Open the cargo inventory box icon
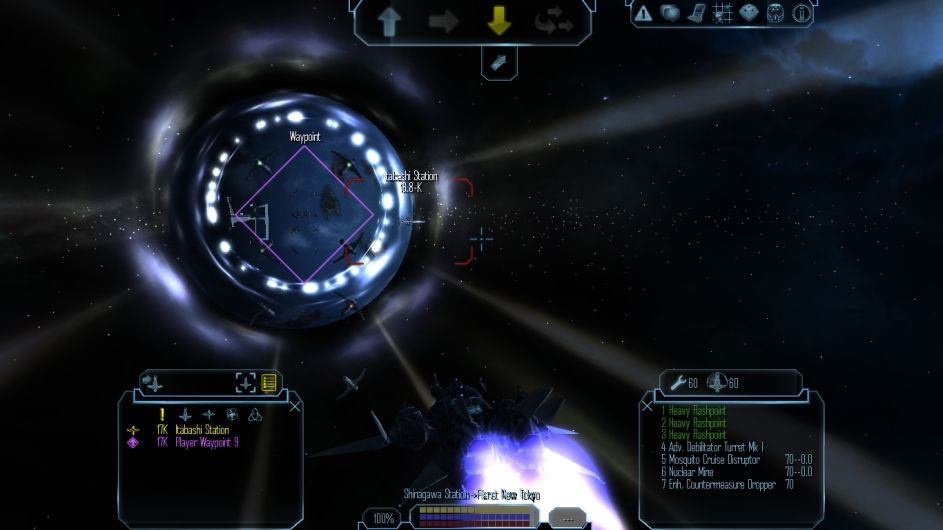The image size is (943, 530). pyautogui.click(x=748, y=13)
